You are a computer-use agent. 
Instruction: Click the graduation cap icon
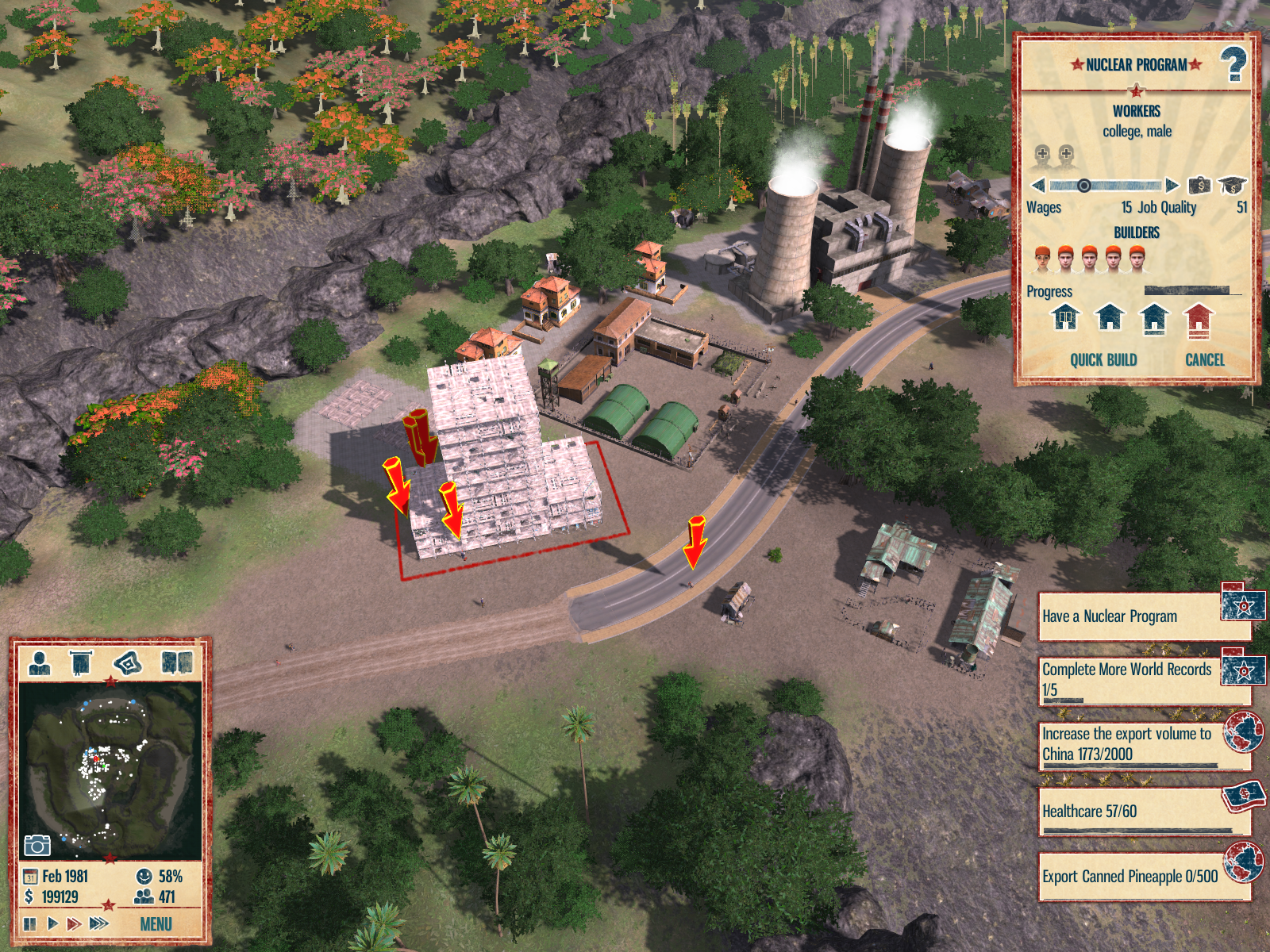point(1232,186)
